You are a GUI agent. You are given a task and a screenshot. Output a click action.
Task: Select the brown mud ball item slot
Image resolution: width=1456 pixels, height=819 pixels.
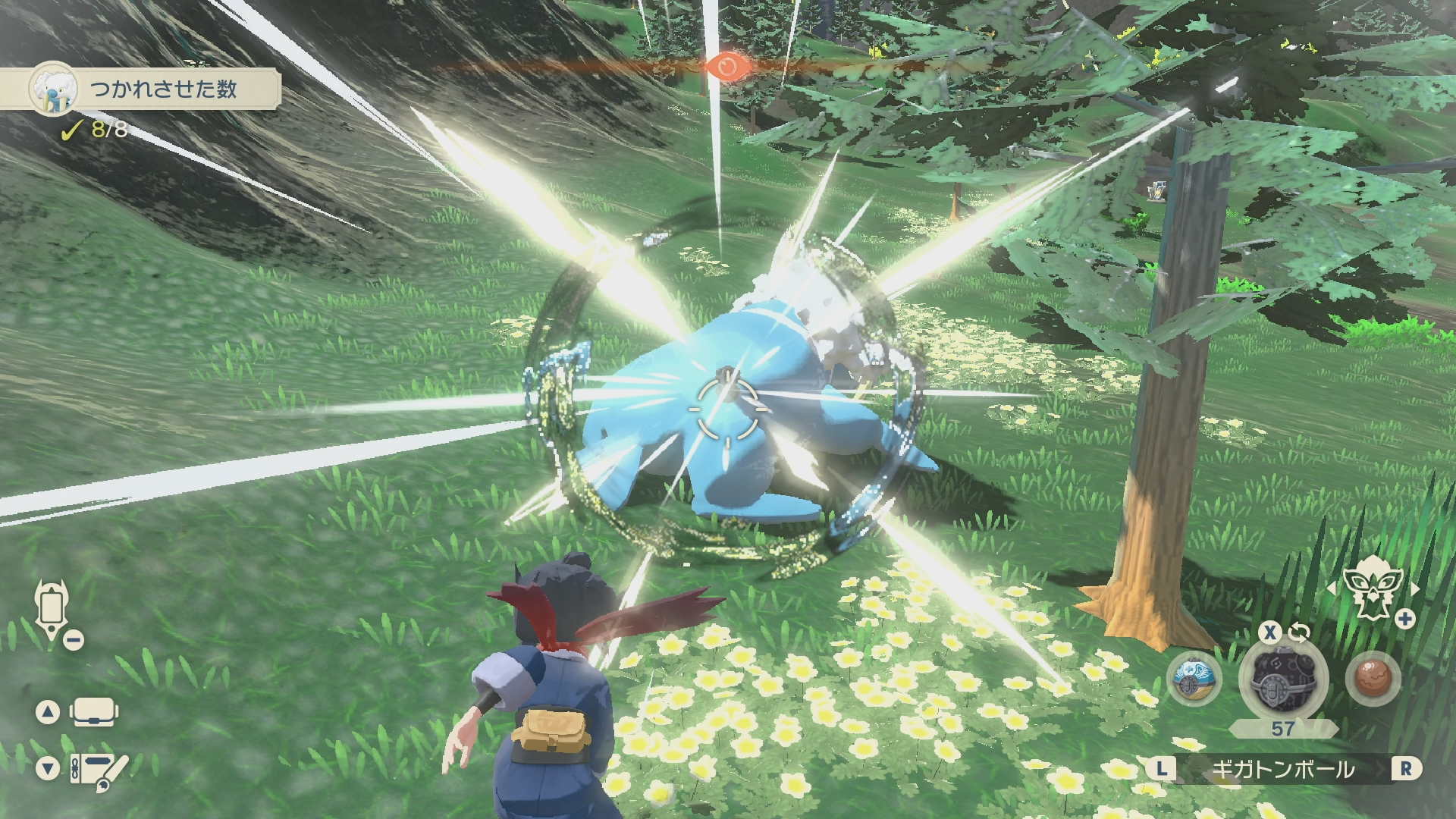pos(1373,679)
